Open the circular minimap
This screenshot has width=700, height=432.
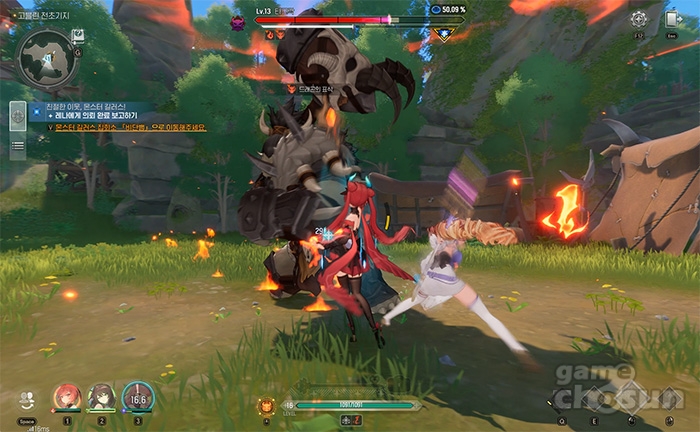tap(47, 57)
